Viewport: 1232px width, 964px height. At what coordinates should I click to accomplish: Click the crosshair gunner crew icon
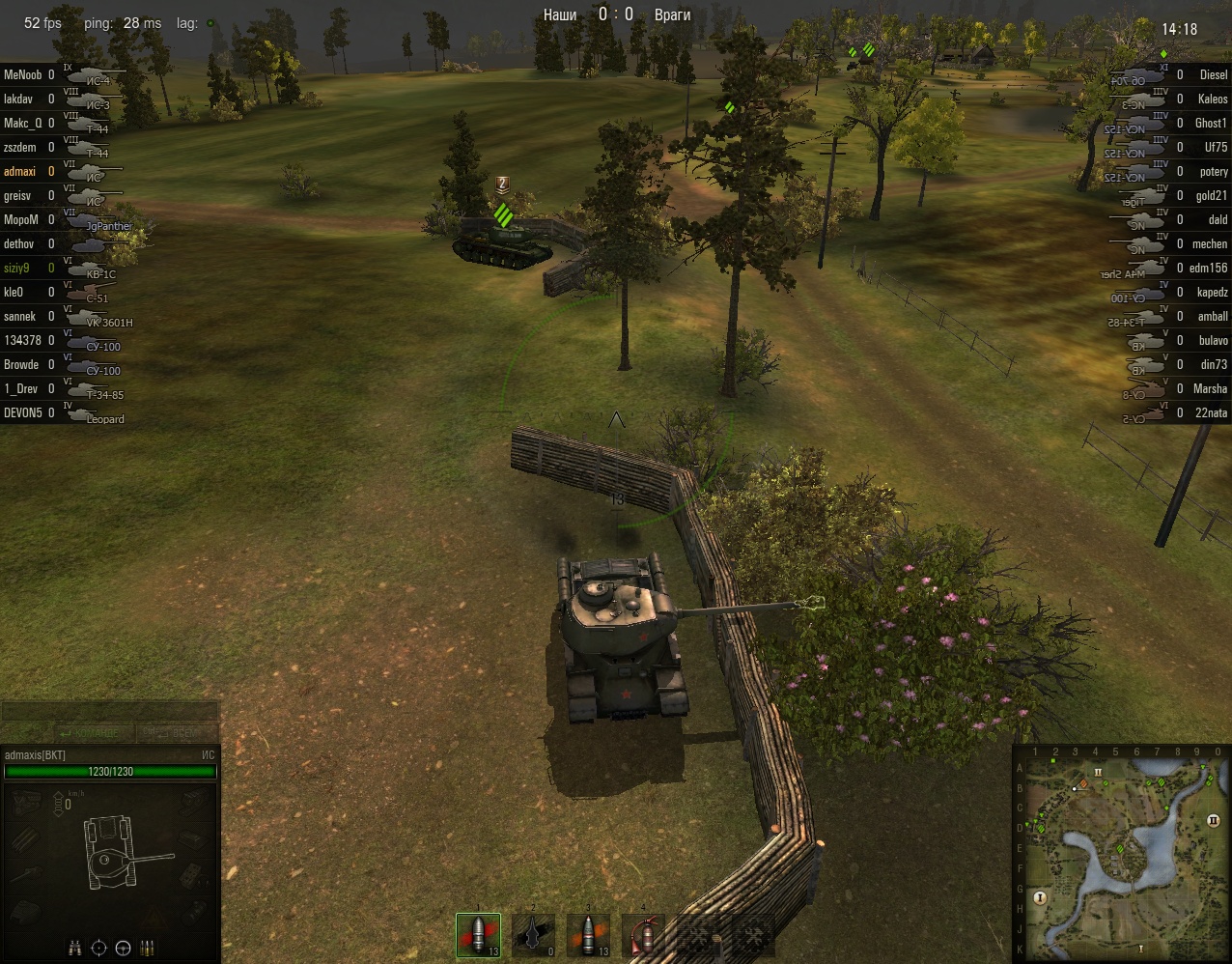coord(99,948)
